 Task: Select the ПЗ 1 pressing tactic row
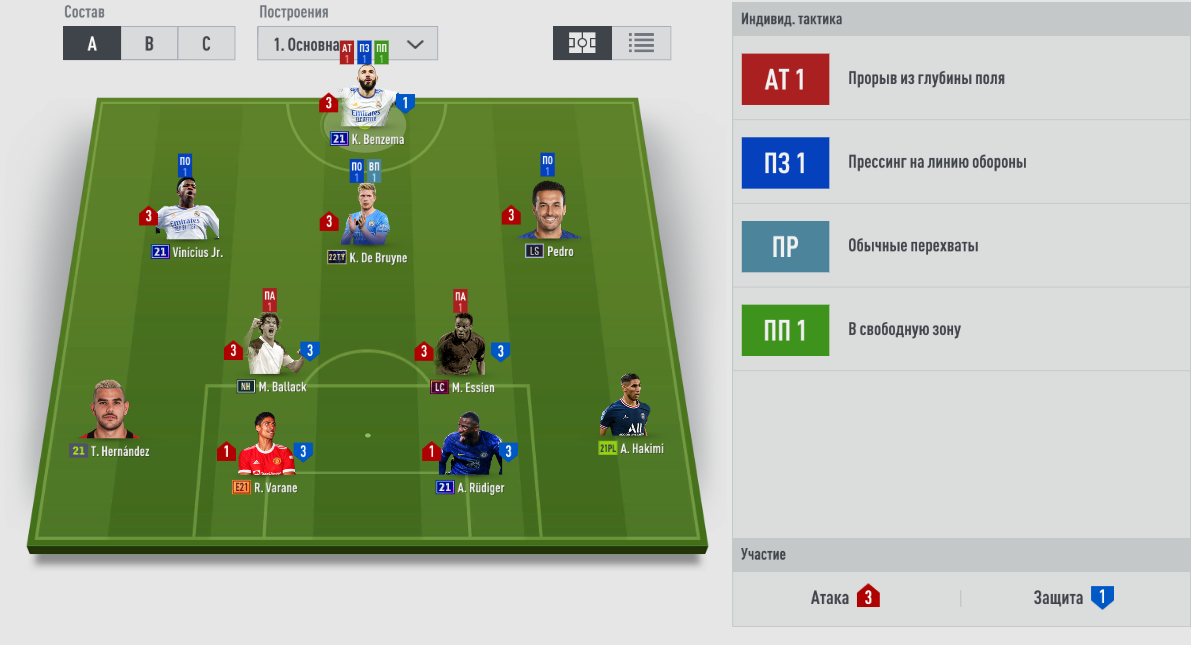(x=961, y=162)
